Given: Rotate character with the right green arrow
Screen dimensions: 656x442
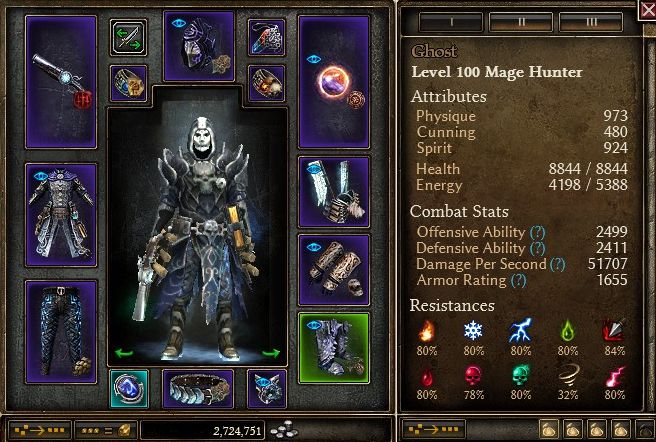Looking at the screenshot, I should 270,352.
